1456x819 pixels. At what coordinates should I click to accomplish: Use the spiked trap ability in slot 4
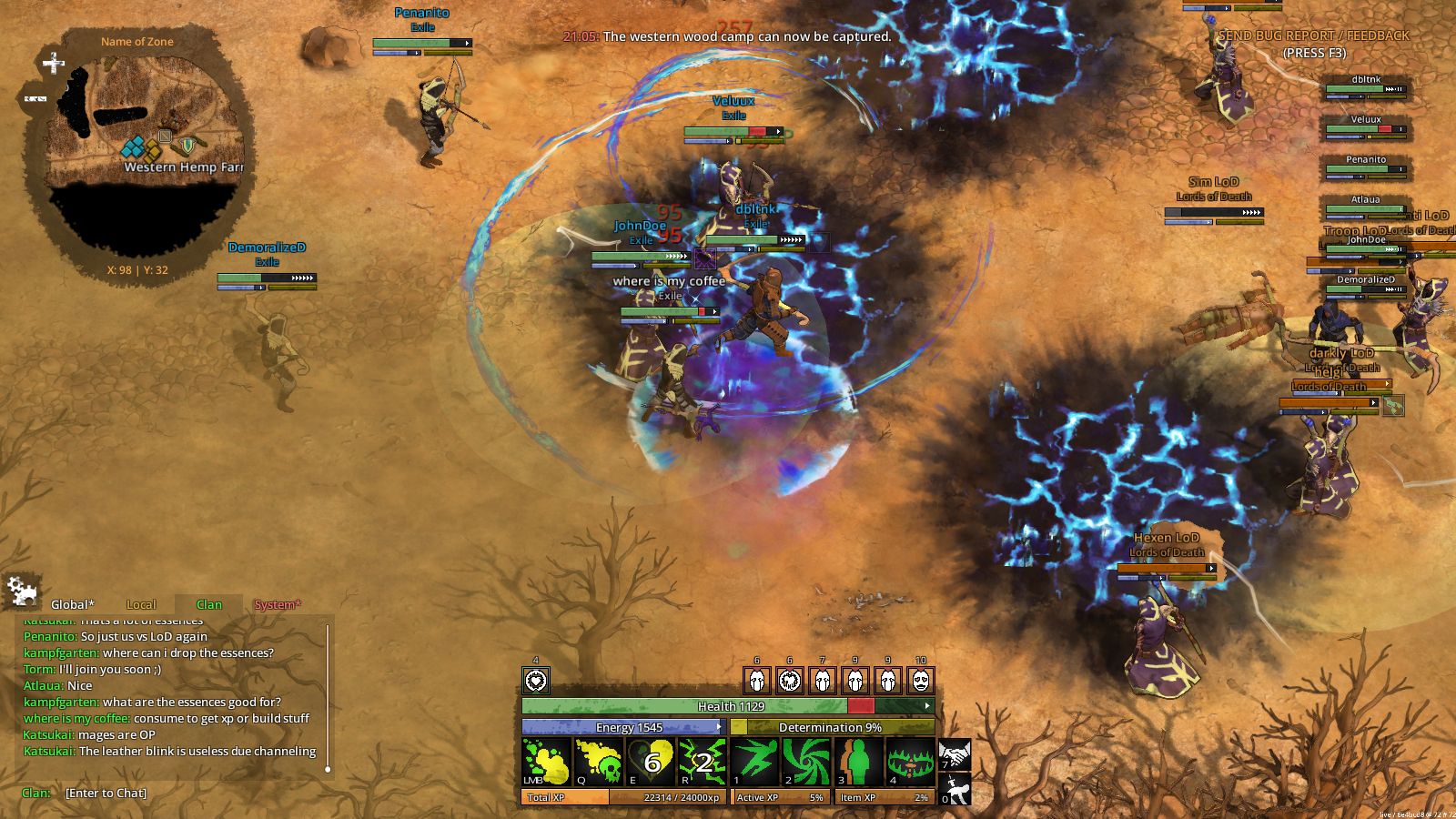pyautogui.click(x=911, y=762)
